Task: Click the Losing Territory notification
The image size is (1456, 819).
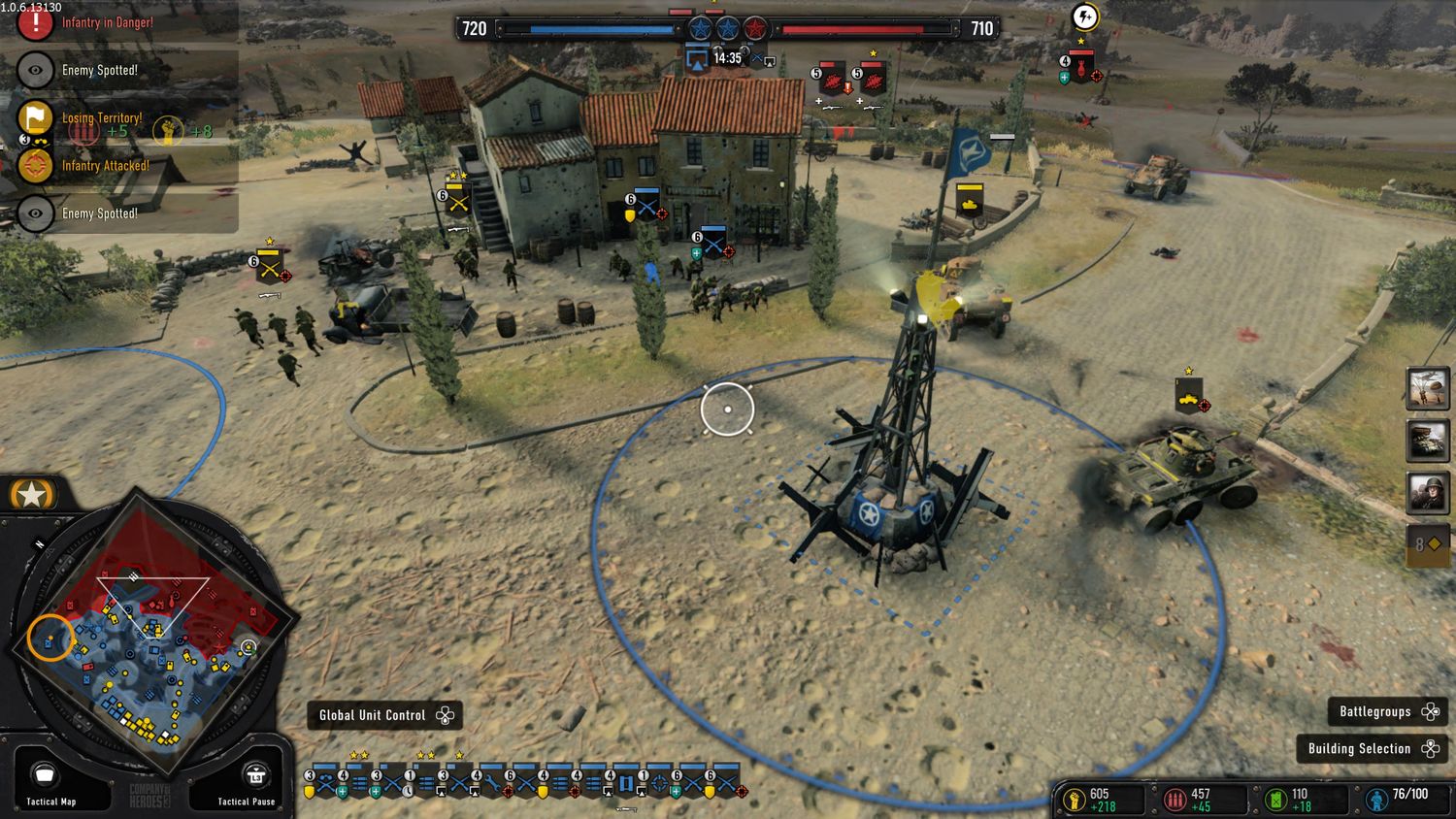Action: click(x=102, y=118)
